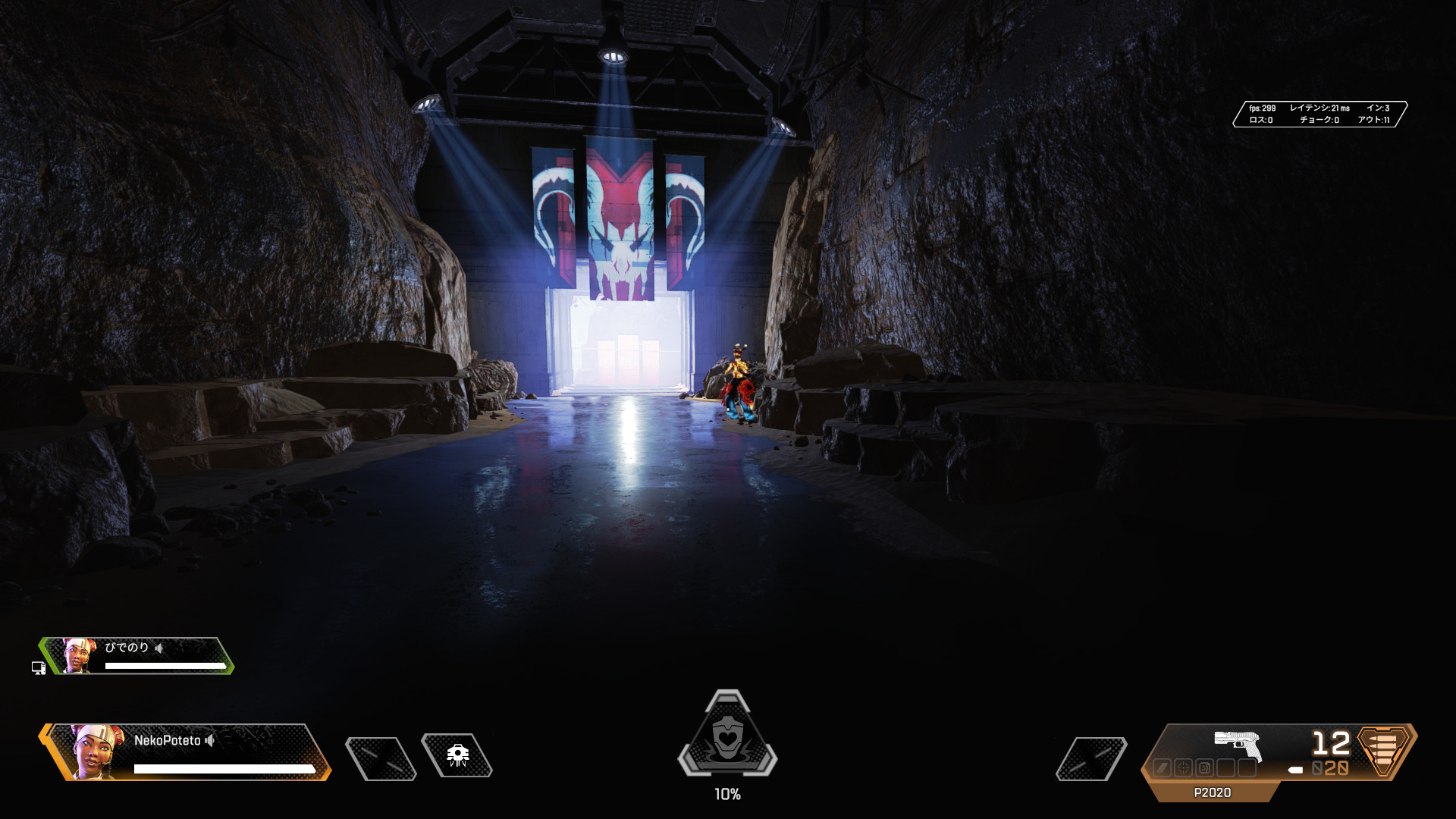Click the P2020 weapon name label

click(x=1212, y=792)
